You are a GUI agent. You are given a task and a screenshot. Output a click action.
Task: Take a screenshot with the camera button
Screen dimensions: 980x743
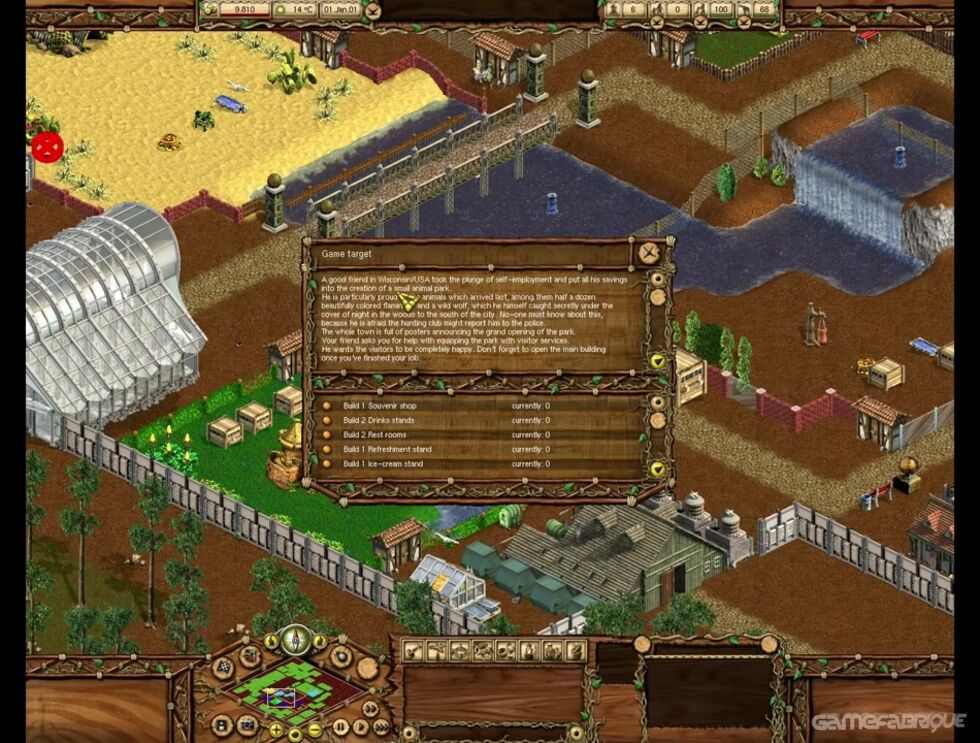(x=246, y=723)
